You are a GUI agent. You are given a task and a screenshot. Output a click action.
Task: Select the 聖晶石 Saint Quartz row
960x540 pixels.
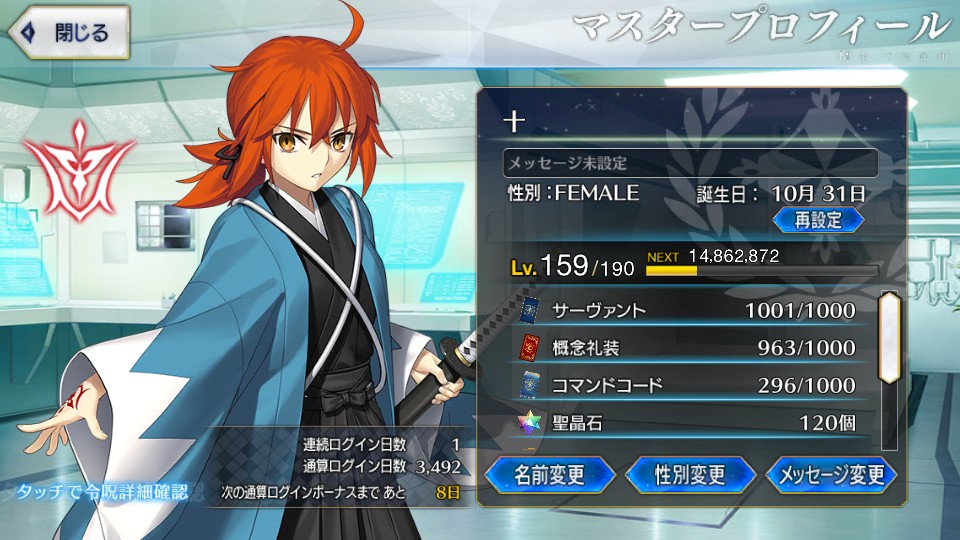point(690,423)
